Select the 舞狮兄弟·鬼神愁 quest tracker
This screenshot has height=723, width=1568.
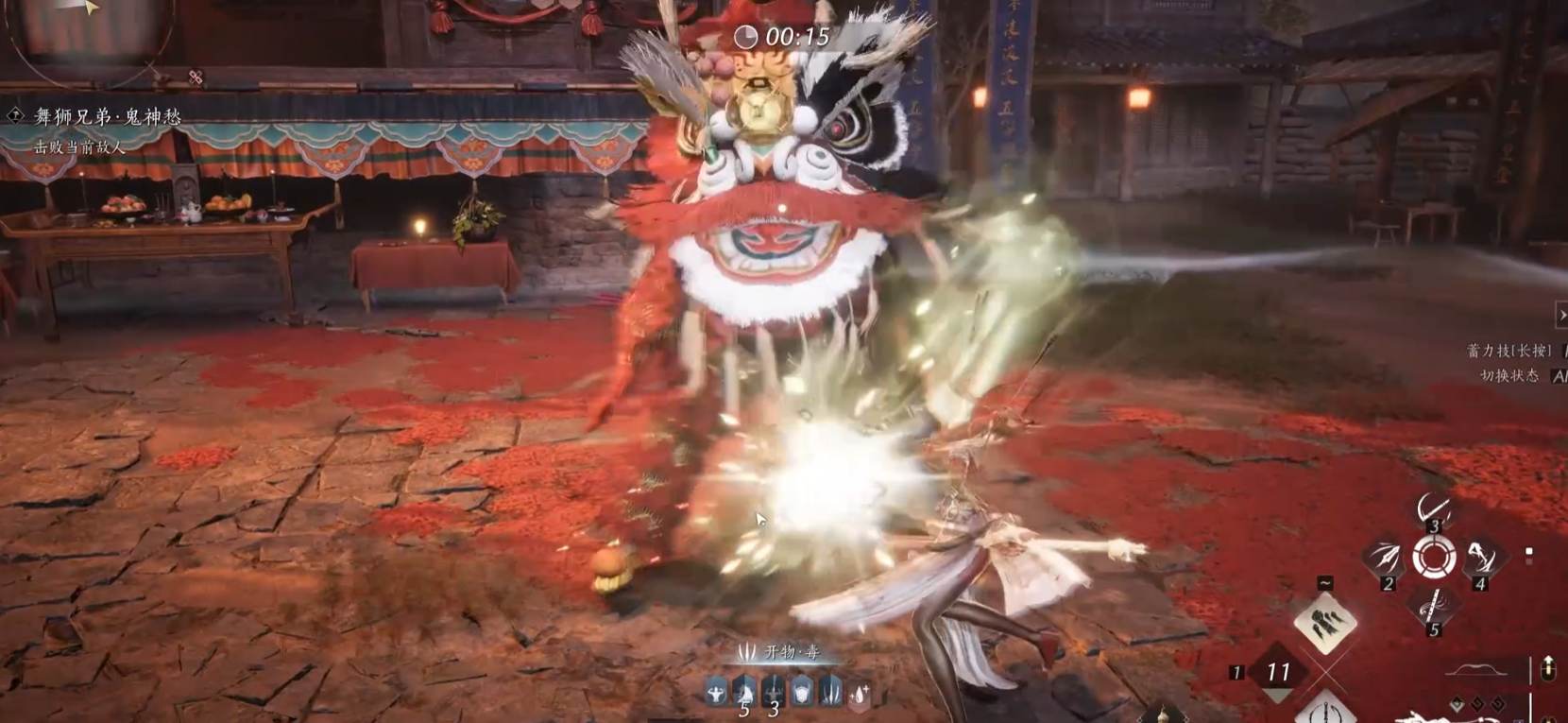pyautogui.click(x=107, y=117)
